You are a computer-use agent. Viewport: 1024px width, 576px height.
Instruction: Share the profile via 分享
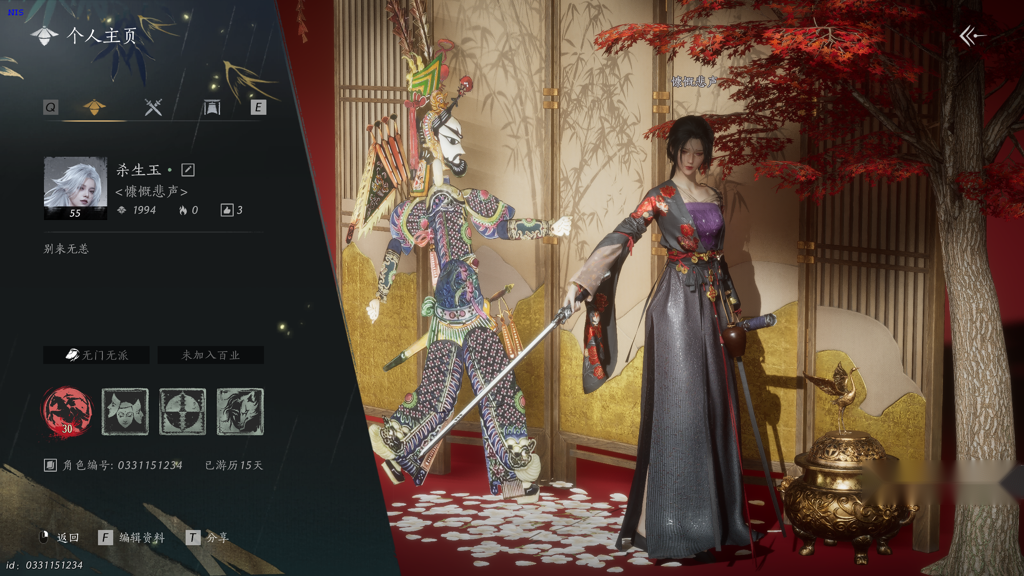tap(208, 538)
